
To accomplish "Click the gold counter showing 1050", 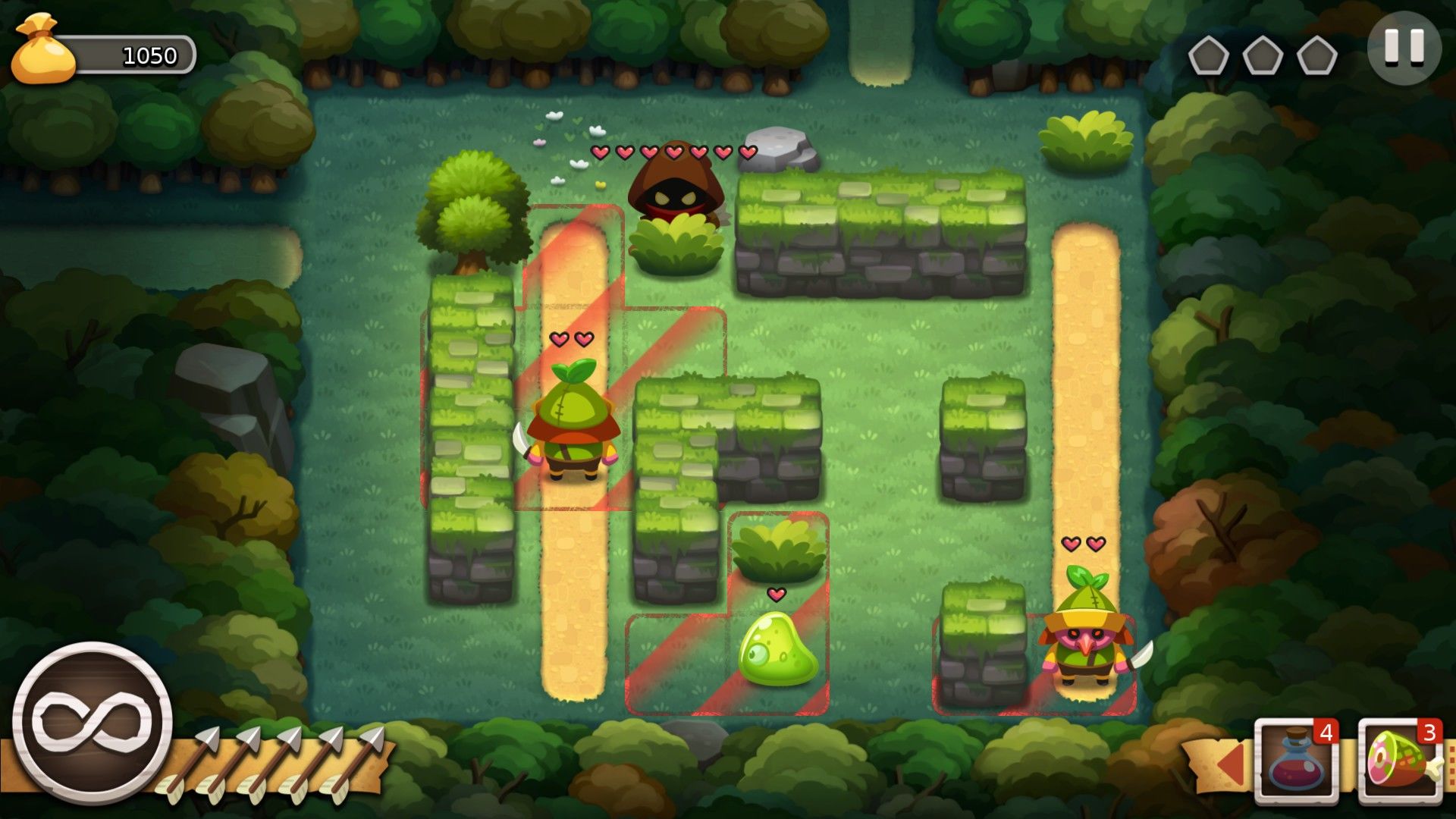I will [149, 54].
